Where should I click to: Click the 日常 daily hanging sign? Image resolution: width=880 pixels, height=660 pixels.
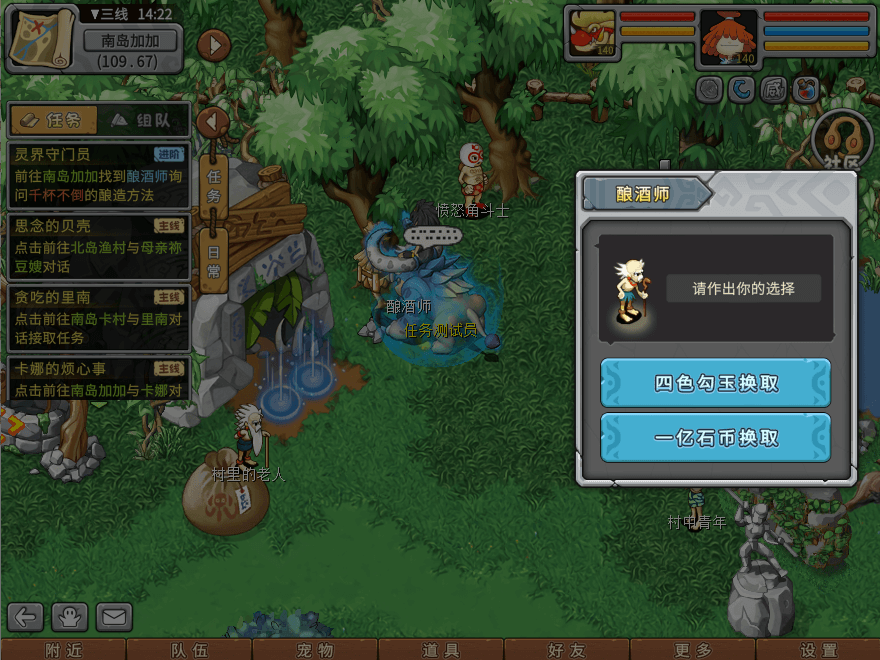point(214,258)
